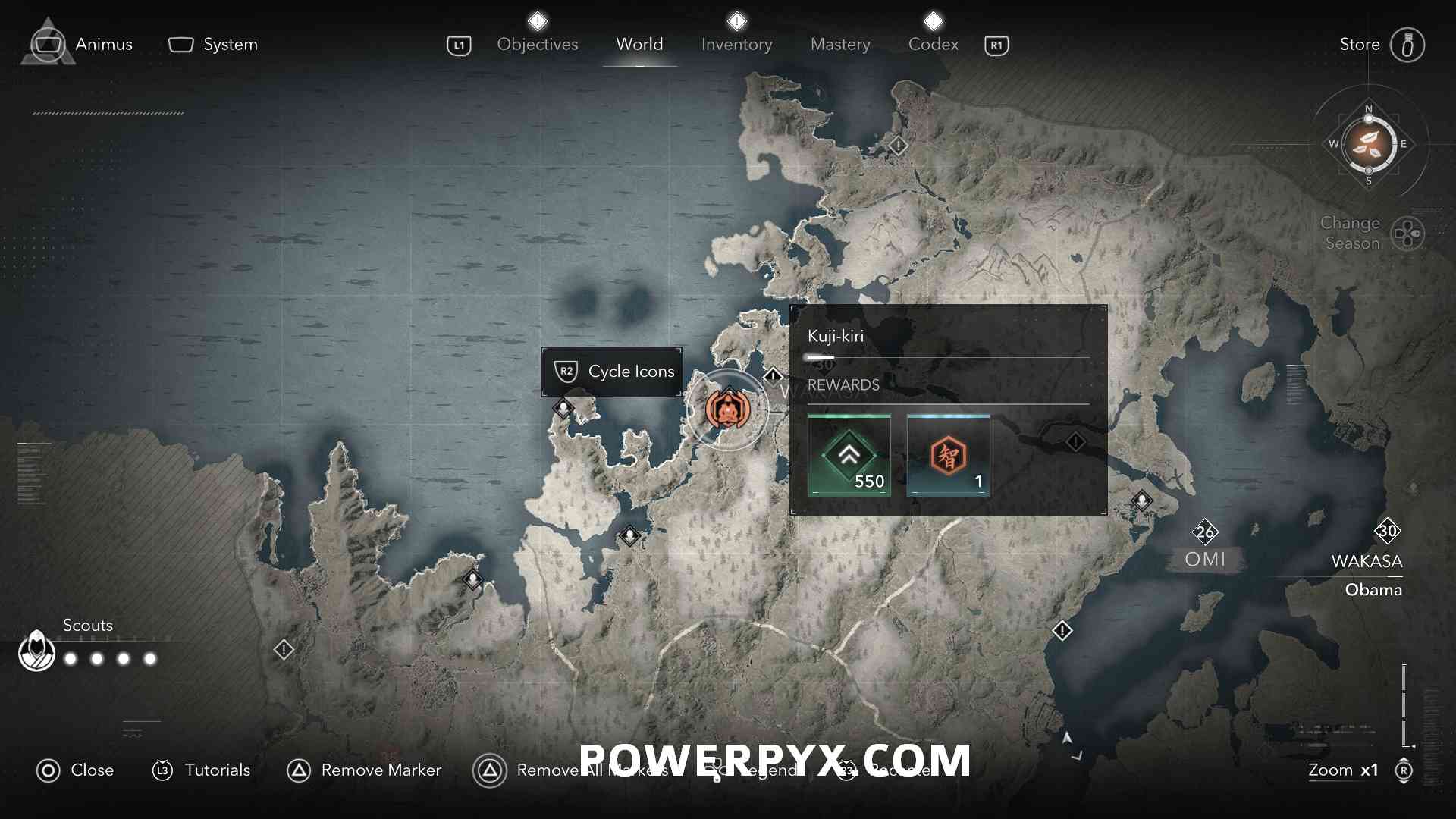Open the Codex tab
Screen dimensions: 1456x819
(933, 44)
